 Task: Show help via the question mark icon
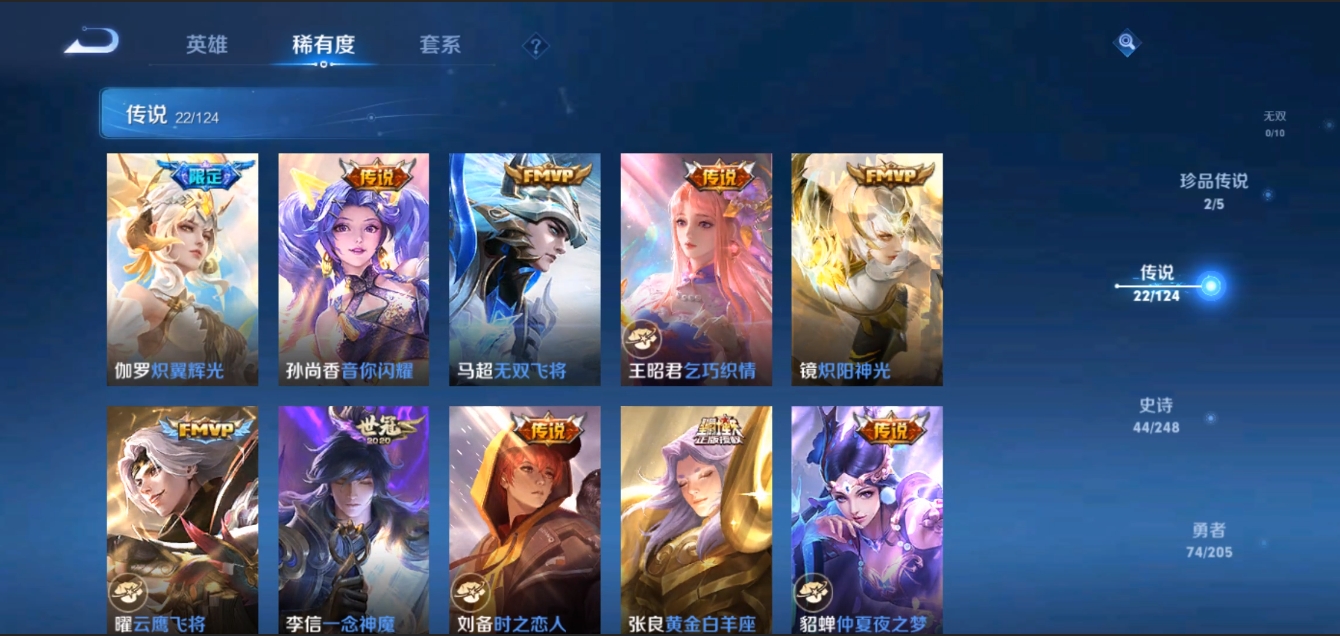(x=536, y=46)
